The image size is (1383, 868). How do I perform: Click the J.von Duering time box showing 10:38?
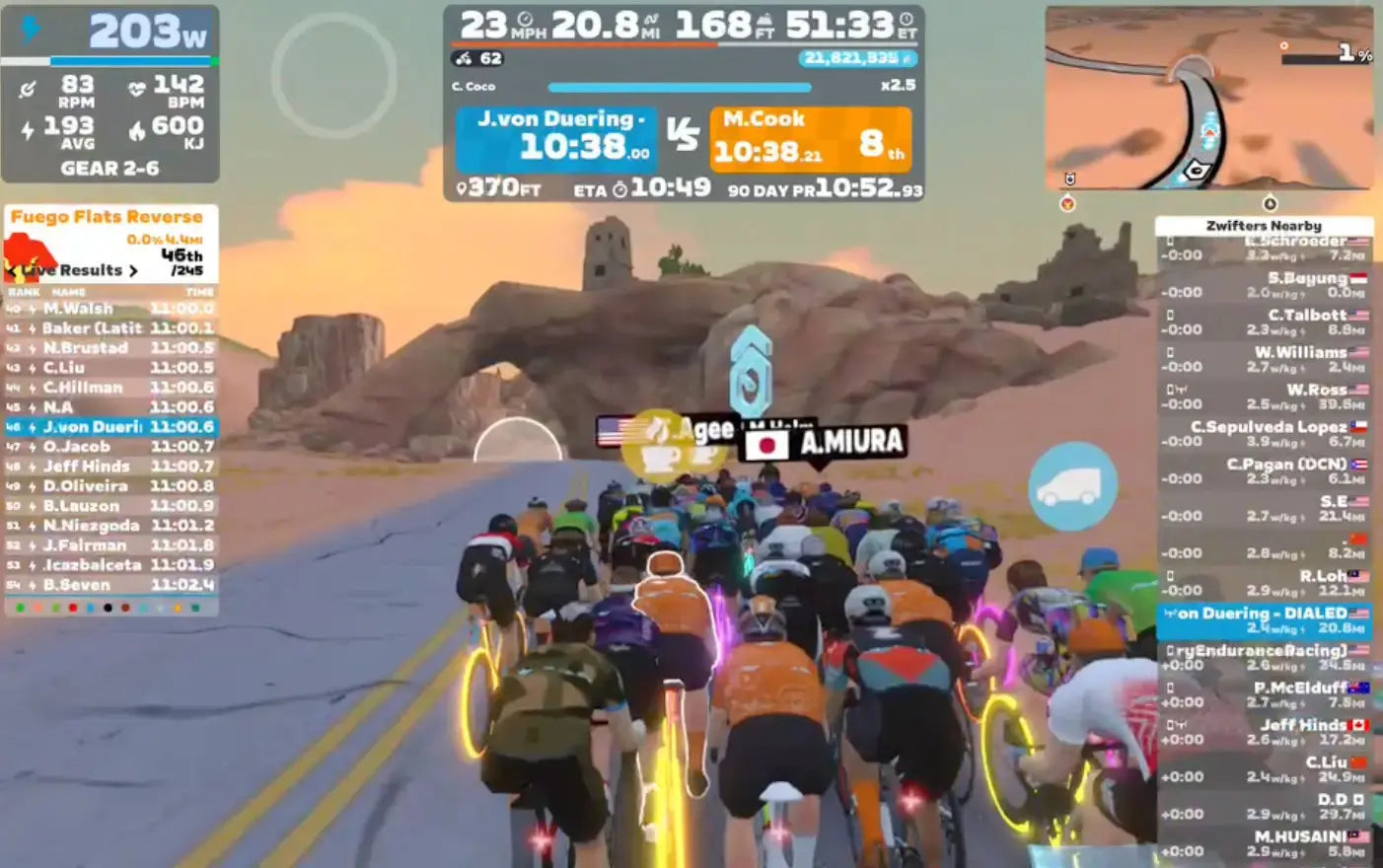tap(558, 138)
